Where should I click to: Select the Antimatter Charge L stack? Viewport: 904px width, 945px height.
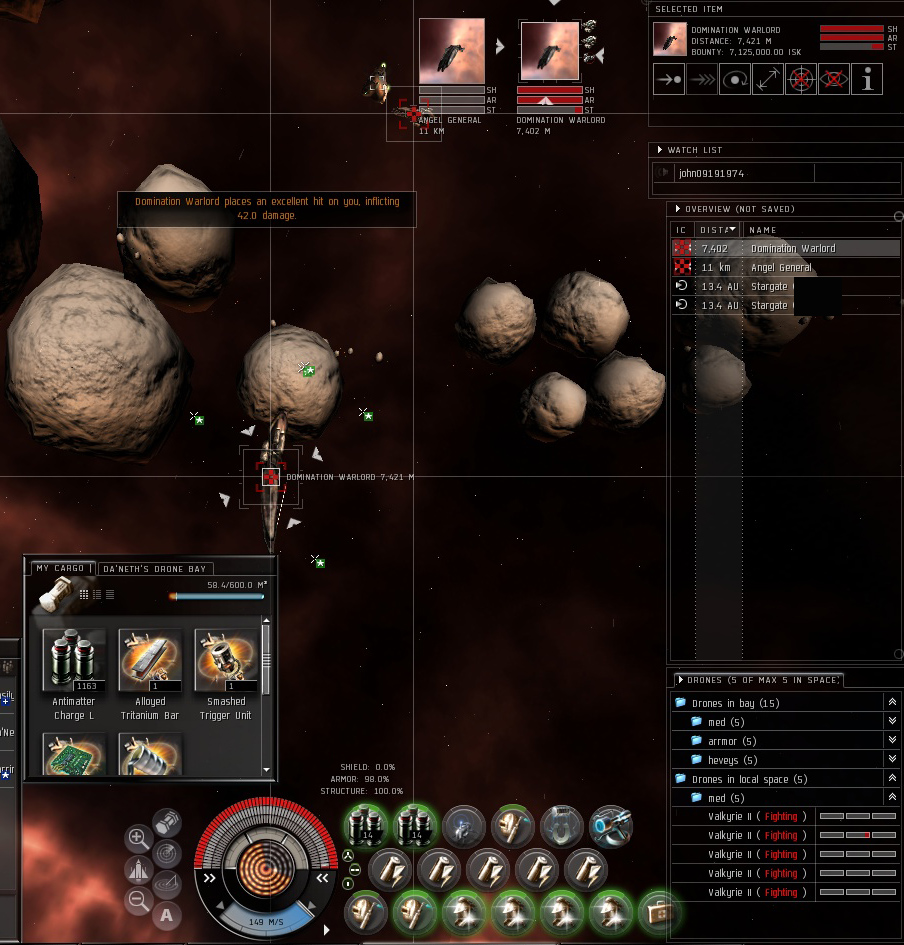point(74,660)
